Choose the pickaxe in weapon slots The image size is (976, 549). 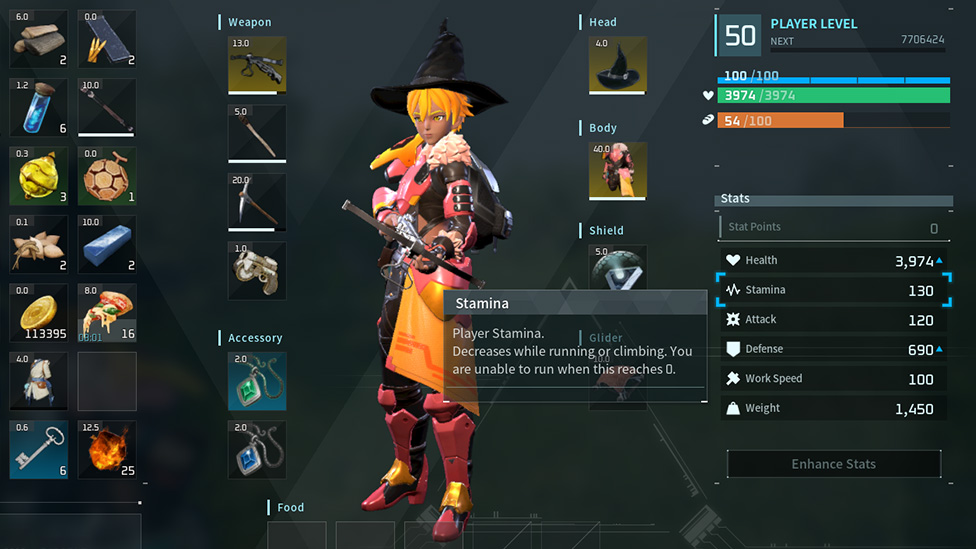pos(257,202)
